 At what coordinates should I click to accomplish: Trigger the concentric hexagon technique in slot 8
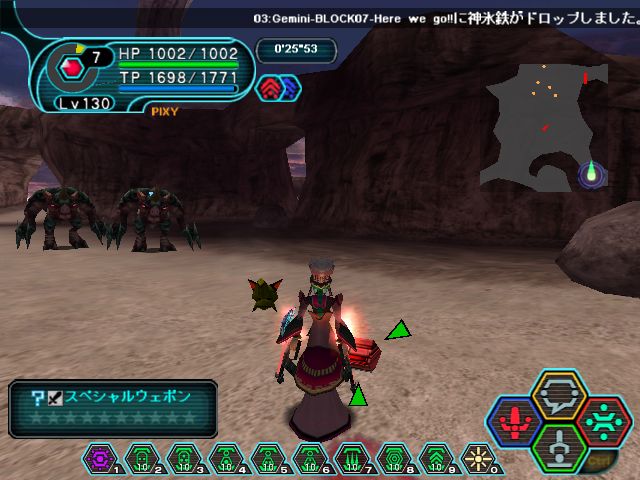(393, 459)
